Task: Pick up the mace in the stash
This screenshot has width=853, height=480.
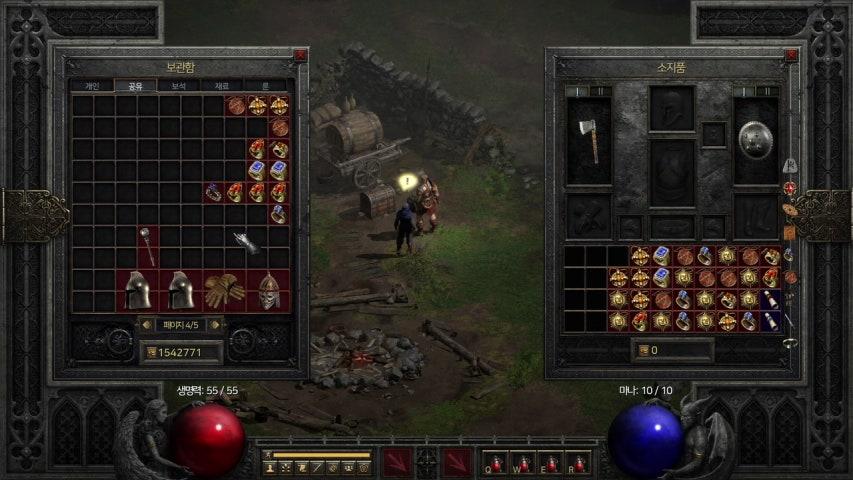Action: click(x=147, y=246)
